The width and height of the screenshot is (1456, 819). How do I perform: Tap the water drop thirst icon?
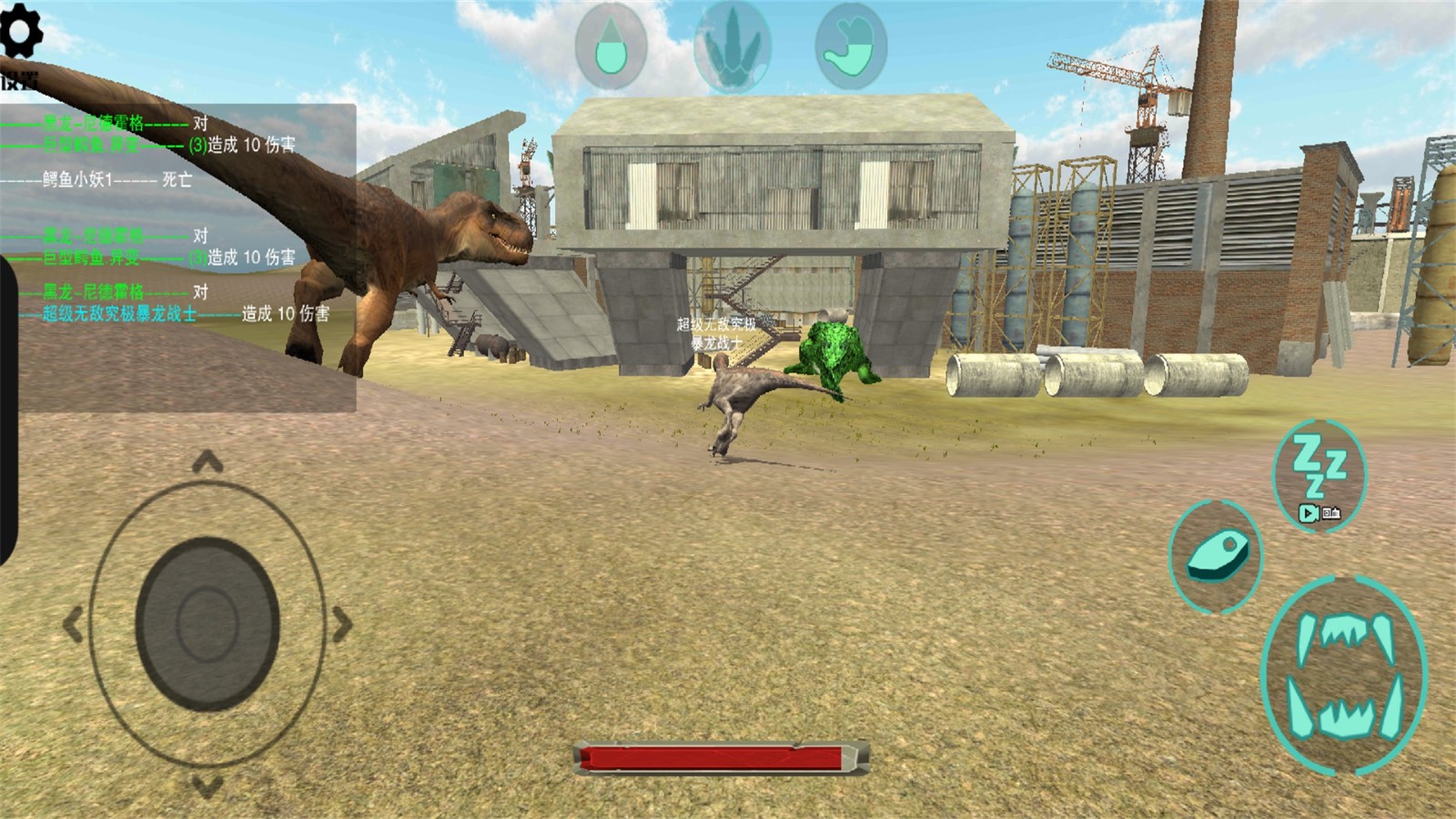[x=611, y=46]
